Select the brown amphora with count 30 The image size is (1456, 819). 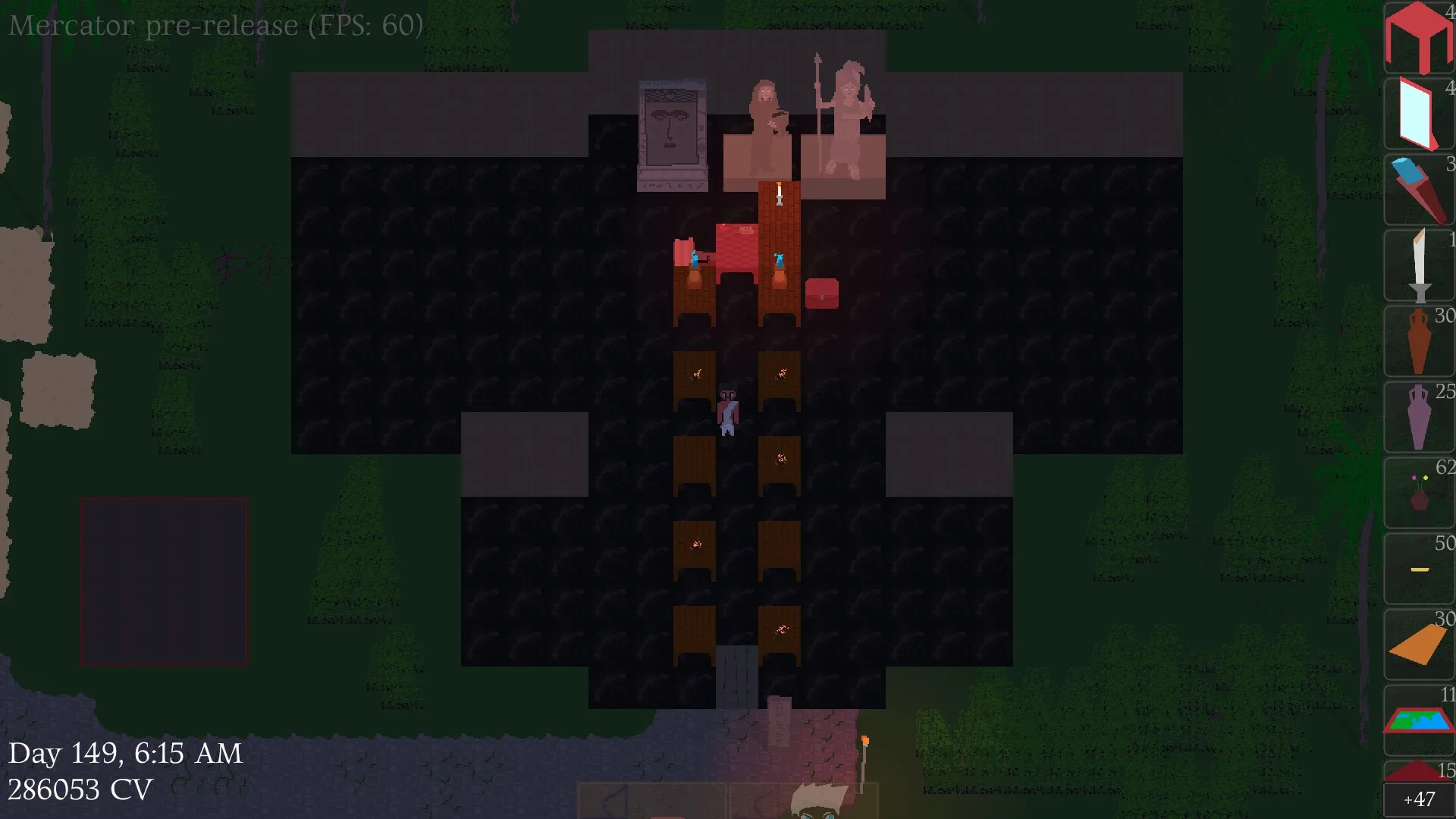[x=1418, y=341]
